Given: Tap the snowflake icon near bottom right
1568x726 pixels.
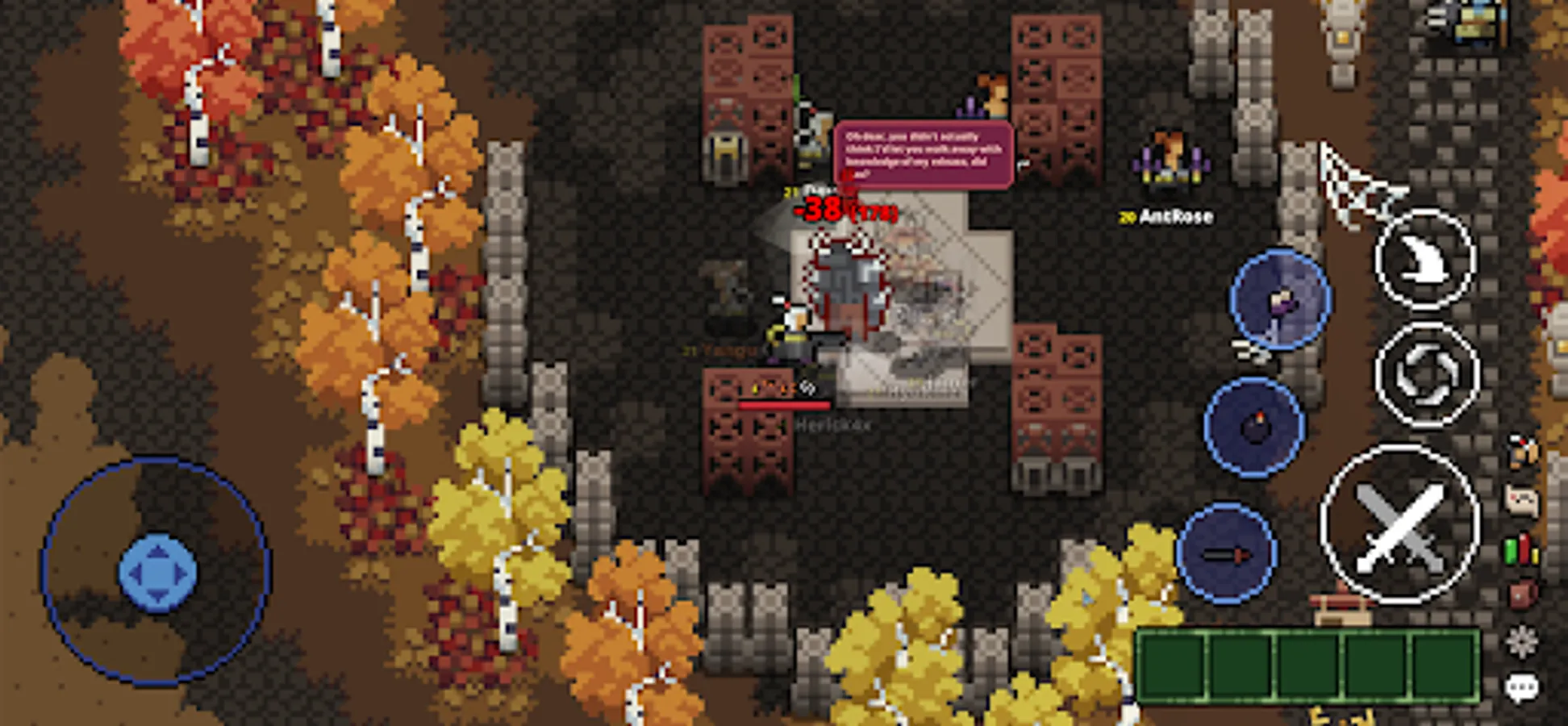Looking at the screenshot, I should (x=1521, y=638).
